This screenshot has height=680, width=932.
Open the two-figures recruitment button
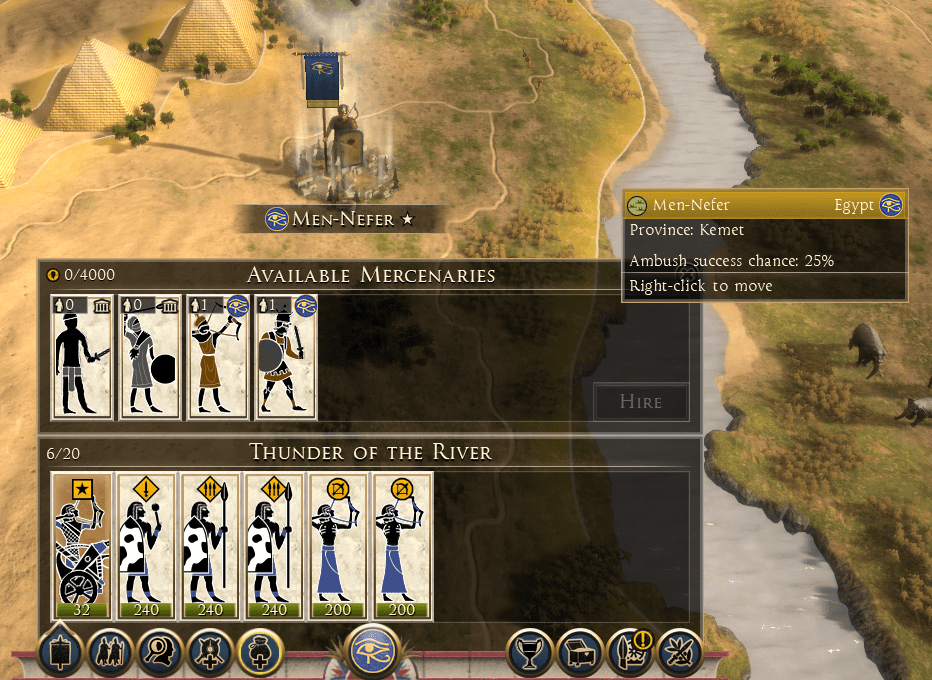(x=109, y=654)
